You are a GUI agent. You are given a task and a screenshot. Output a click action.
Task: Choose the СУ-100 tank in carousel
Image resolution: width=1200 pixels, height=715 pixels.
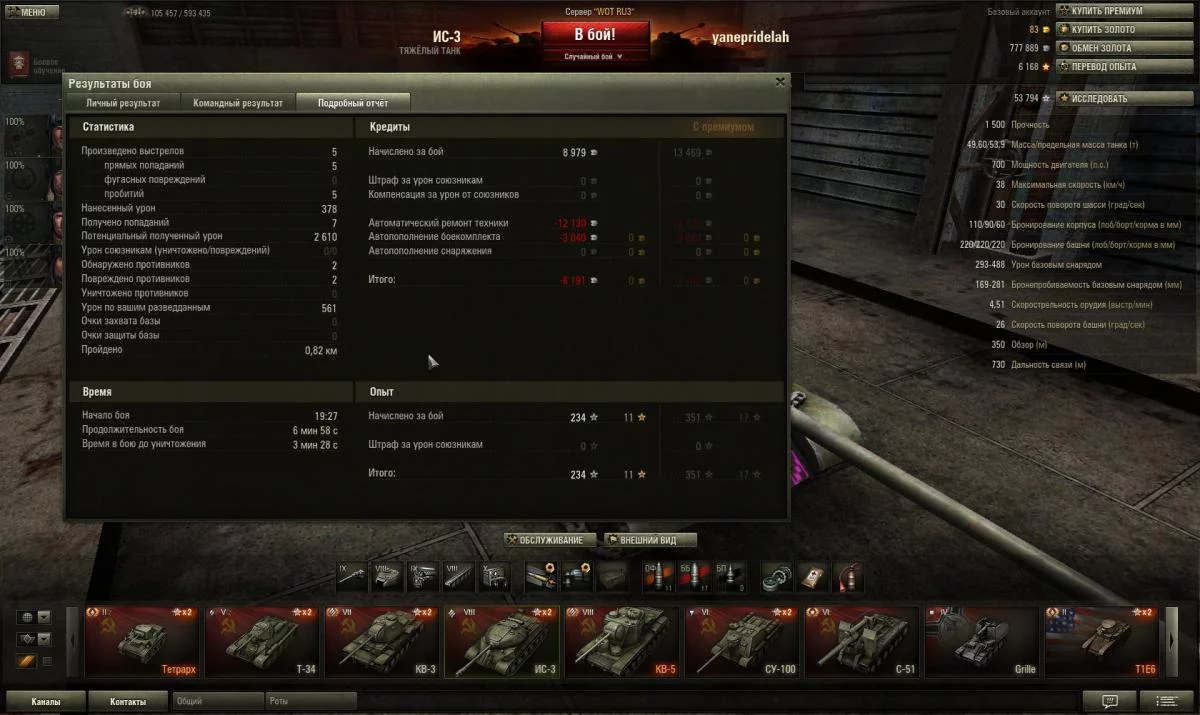pyautogui.click(x=741, y=641)
